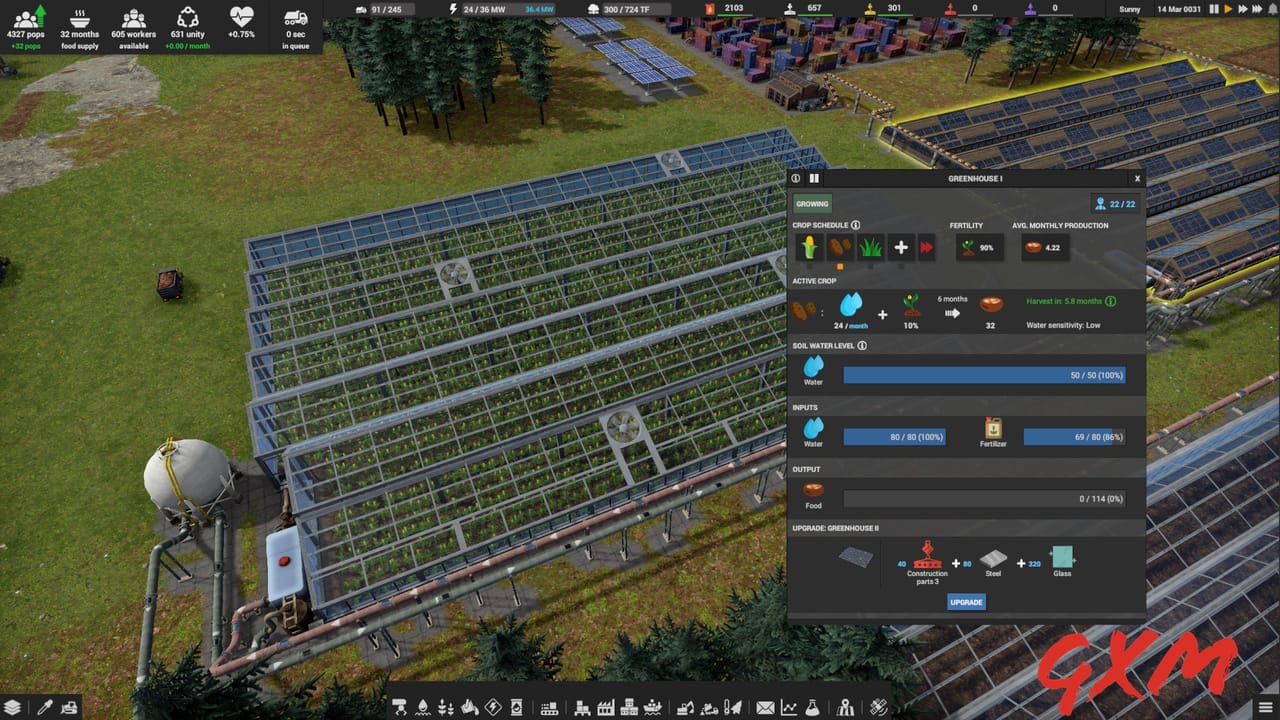Screen dimensions: 1280x720
Task: Toggle the red skip arrow in crop schedule
Action: pos(925,247)
